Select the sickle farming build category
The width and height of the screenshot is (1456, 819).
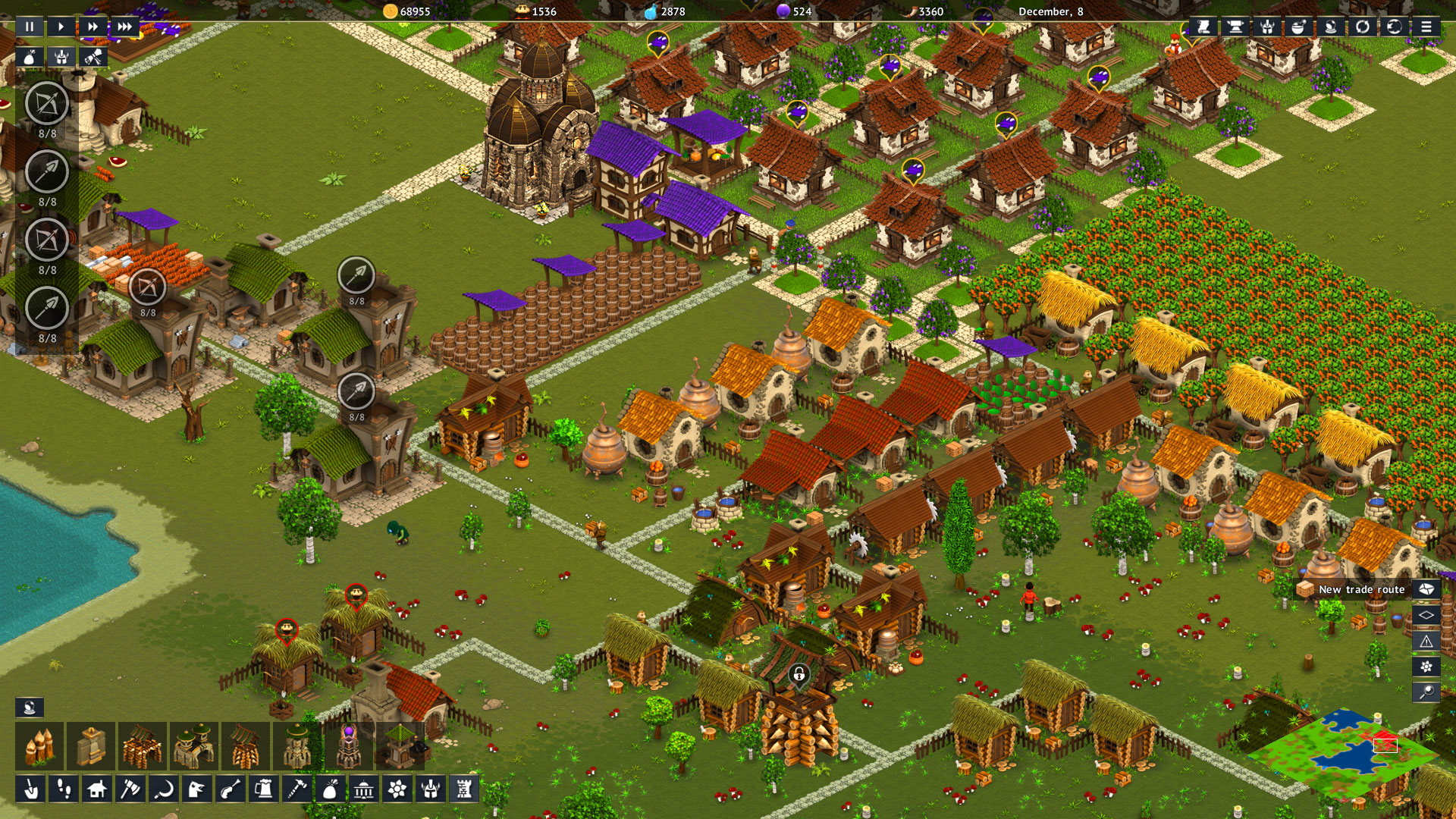click(x=165, y=791)
